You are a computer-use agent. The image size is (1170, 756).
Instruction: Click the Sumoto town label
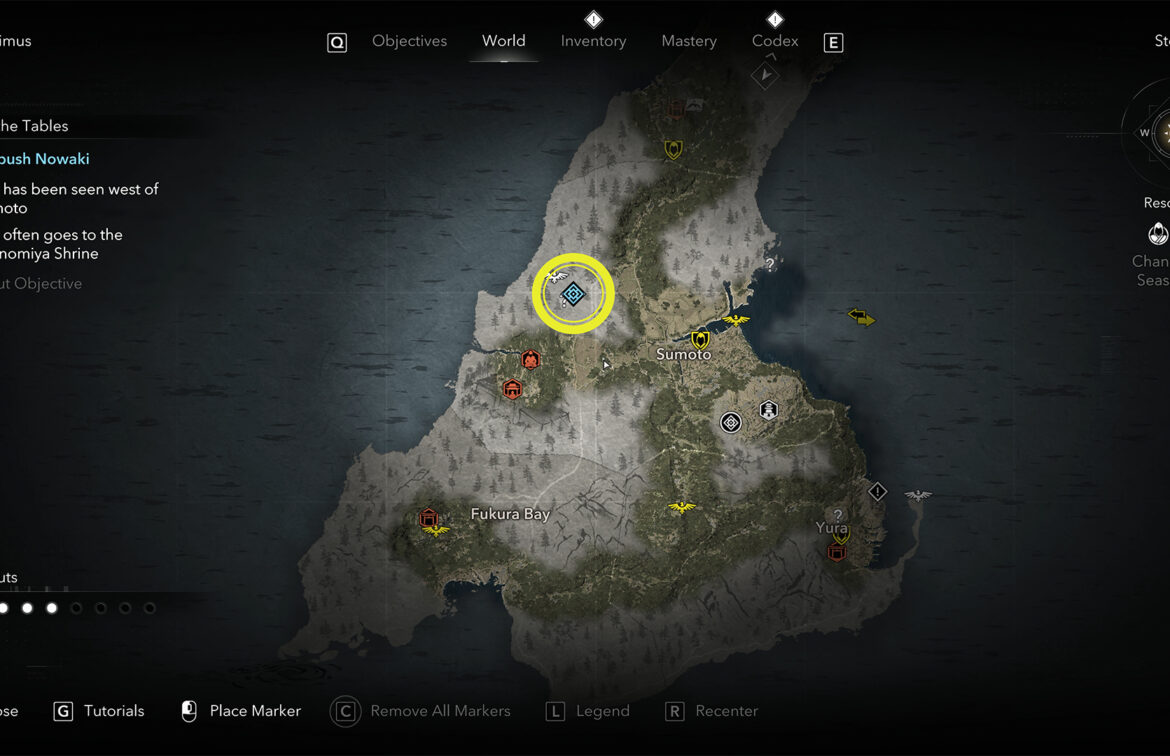684,355
